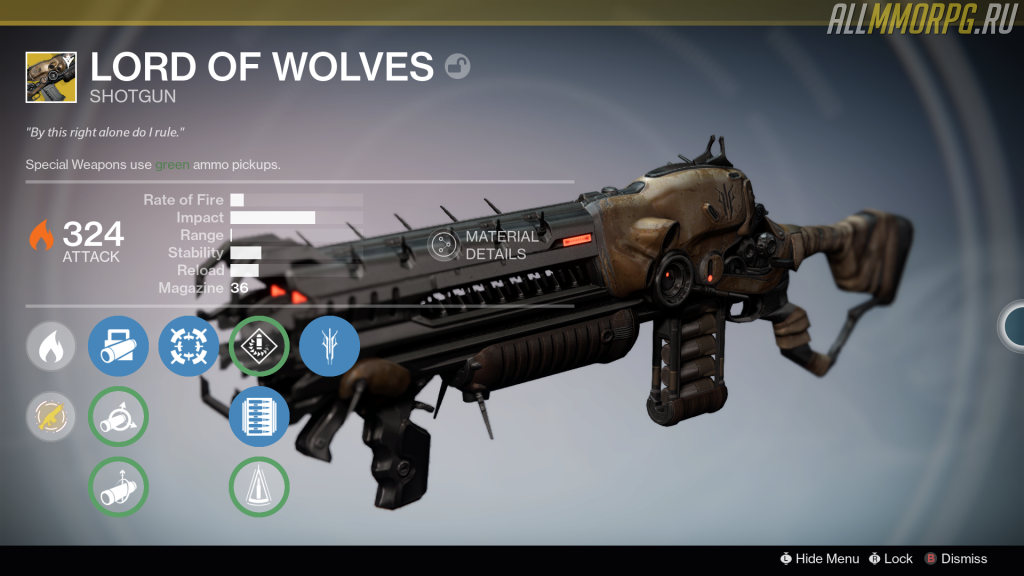The height and width of the screenshot is (576, 1024).
Task: Select the bullet-in-triangle perk node
Action: [259, 487]
